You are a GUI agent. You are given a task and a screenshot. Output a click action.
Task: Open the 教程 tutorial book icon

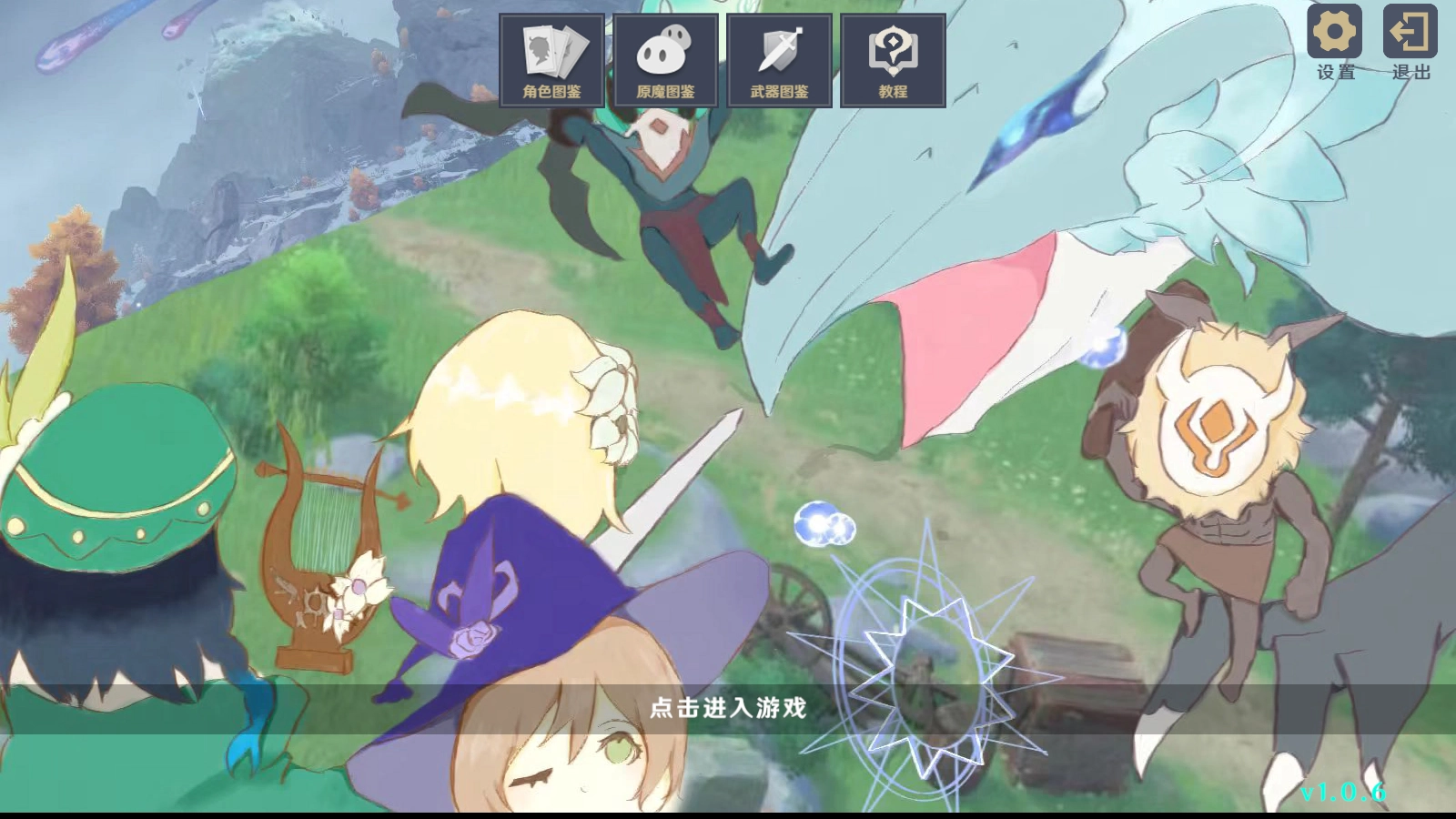[893, 50]
